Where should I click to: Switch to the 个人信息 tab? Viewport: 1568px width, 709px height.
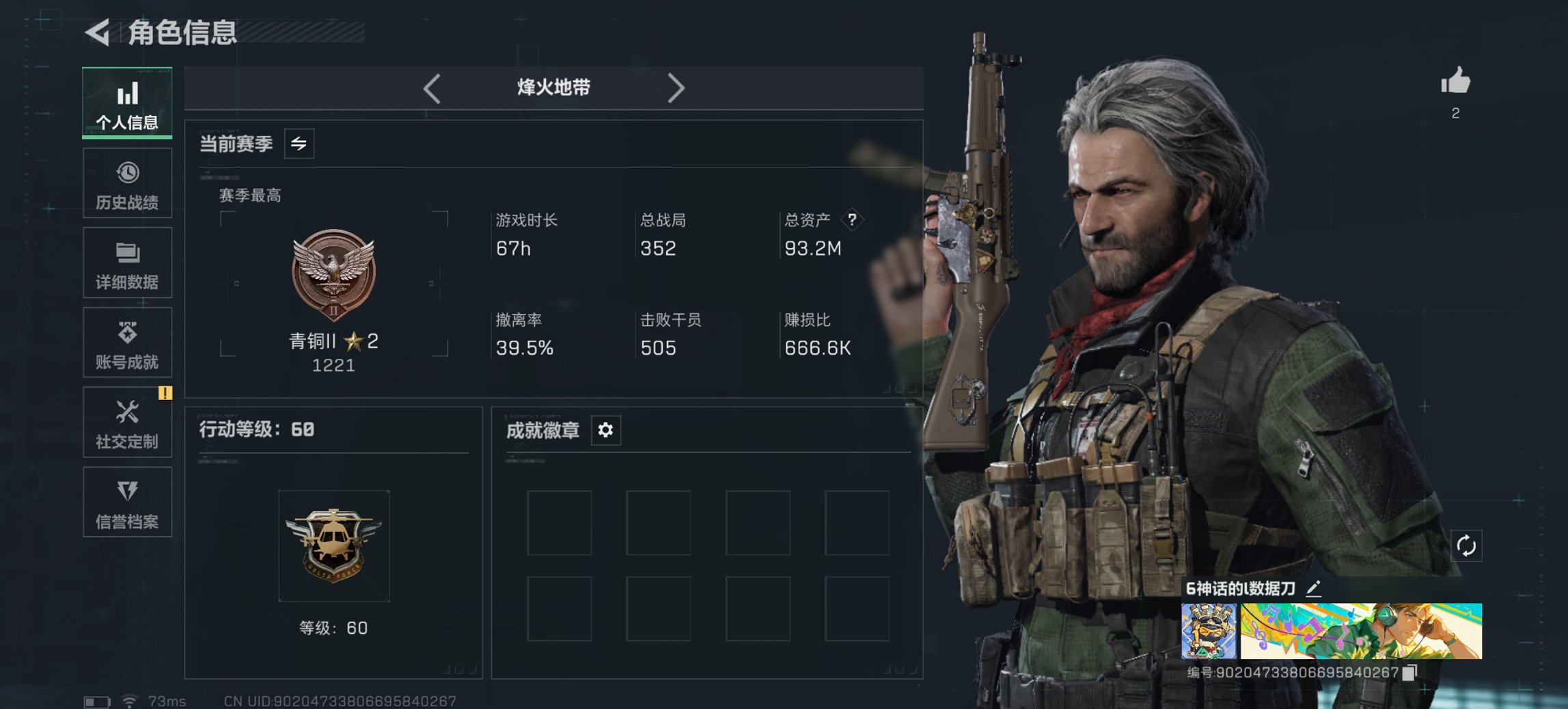127,103
